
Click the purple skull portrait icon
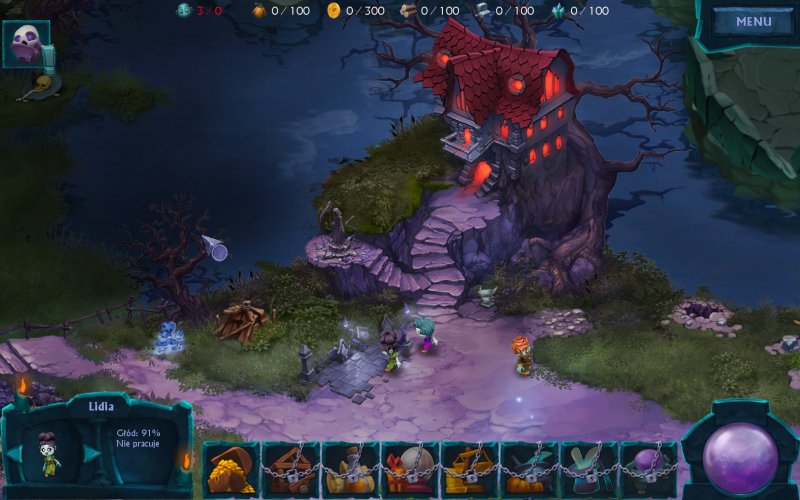[24, 43]
